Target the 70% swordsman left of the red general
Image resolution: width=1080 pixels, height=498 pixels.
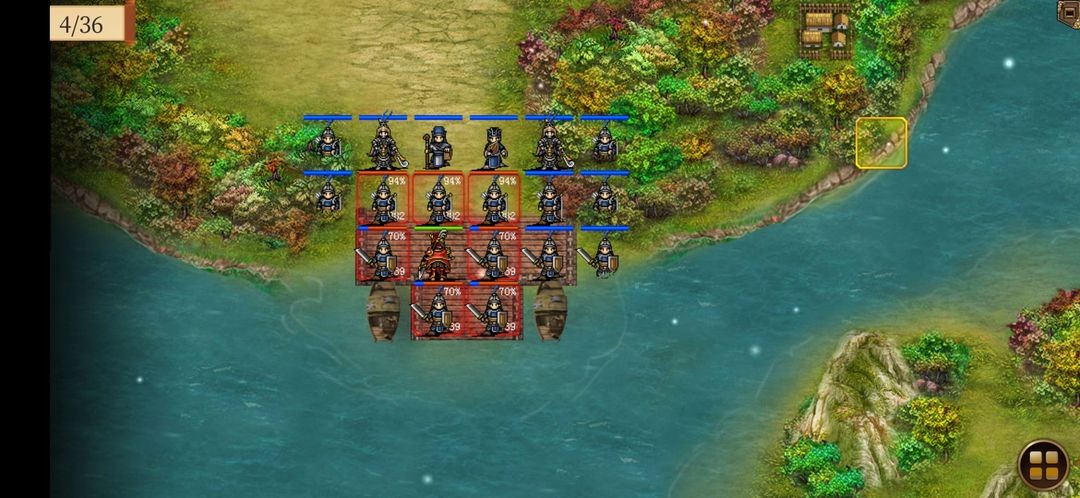coord(383,257)
